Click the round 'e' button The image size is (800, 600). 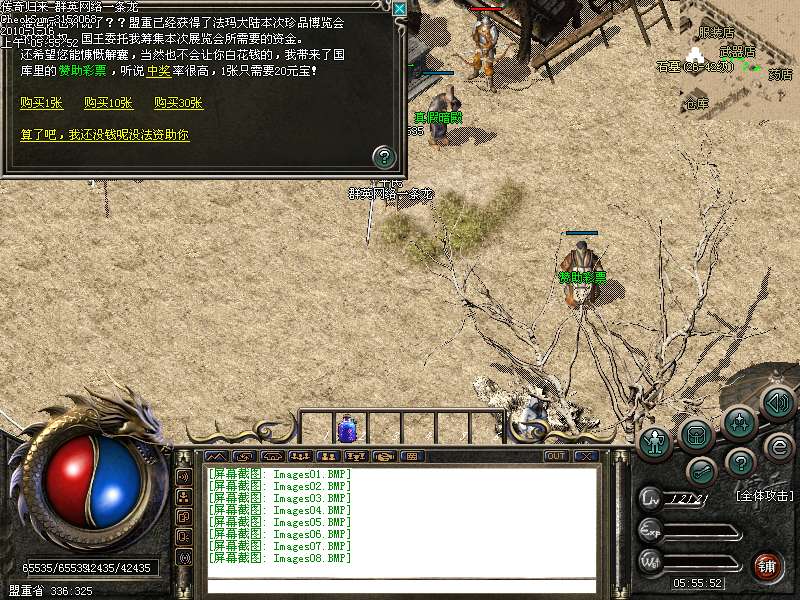click(x=777, y=446)
